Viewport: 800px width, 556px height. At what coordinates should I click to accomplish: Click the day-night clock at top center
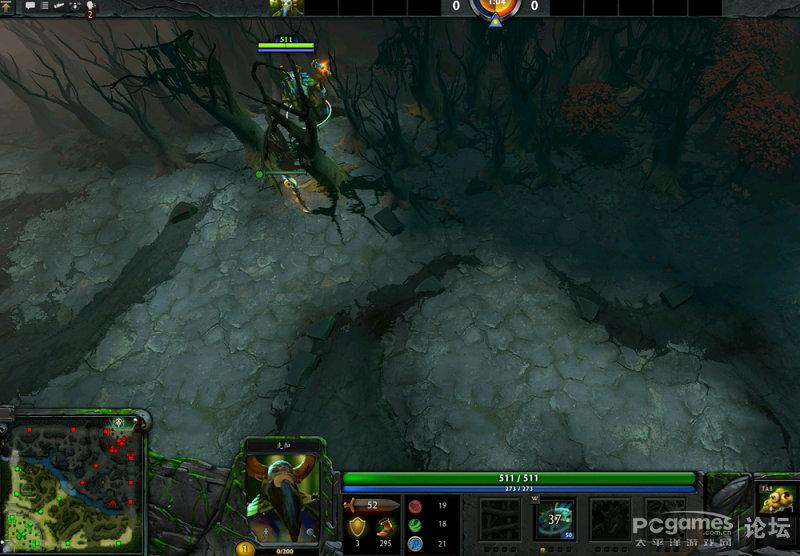495,7
